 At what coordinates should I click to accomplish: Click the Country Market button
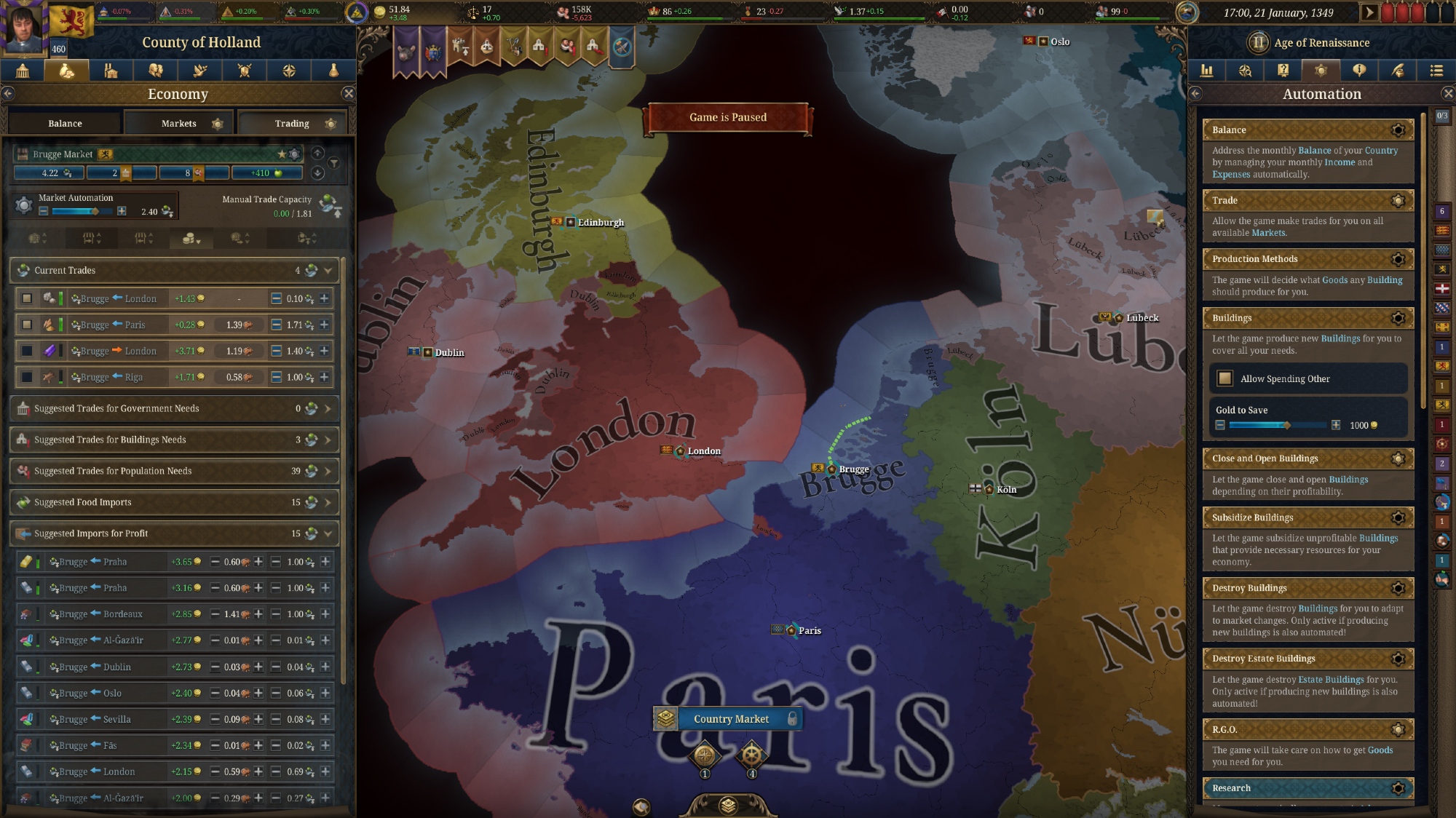[x=730, y=719]
